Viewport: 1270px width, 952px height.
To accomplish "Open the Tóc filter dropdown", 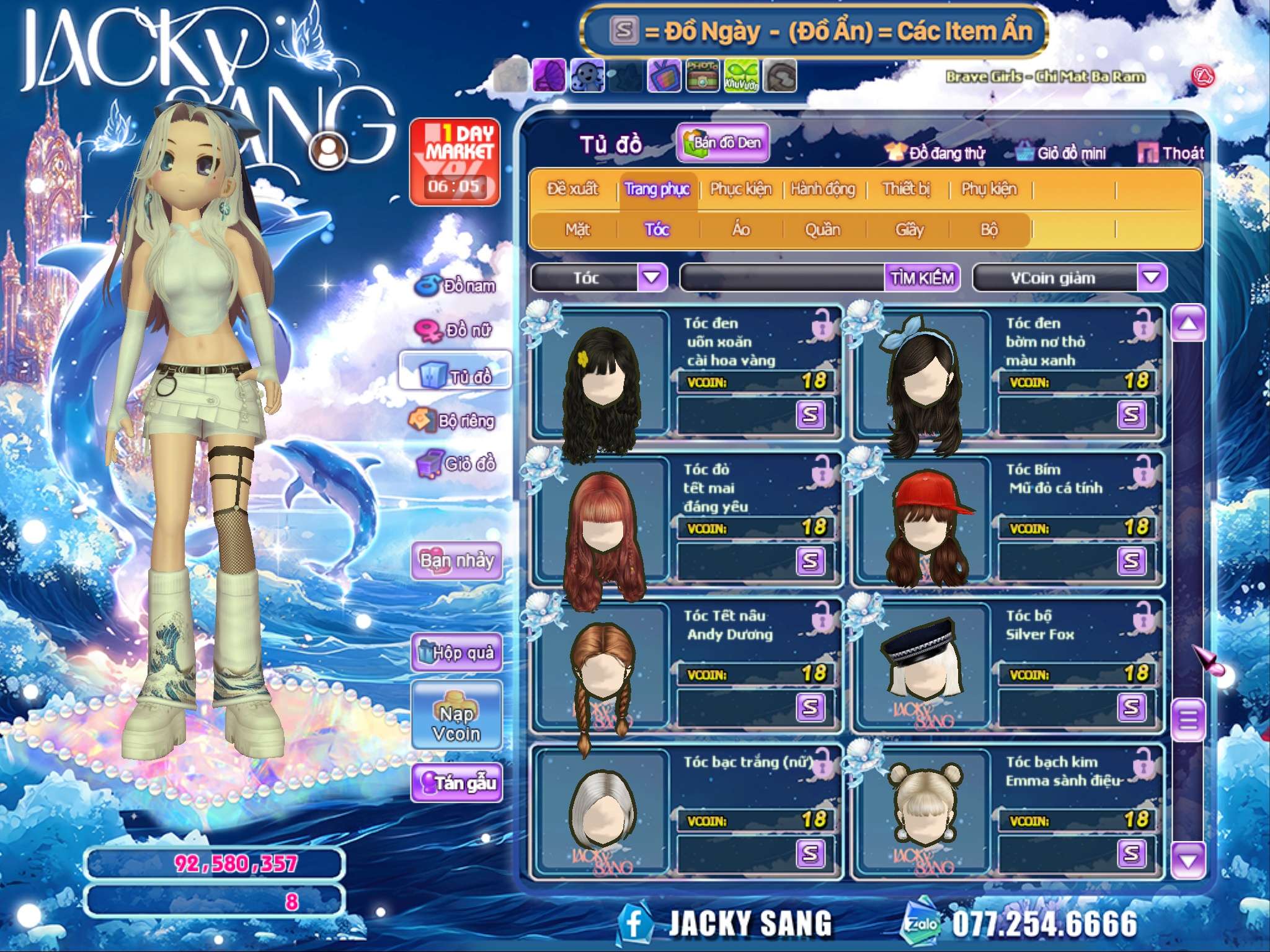I will point(652,278).
